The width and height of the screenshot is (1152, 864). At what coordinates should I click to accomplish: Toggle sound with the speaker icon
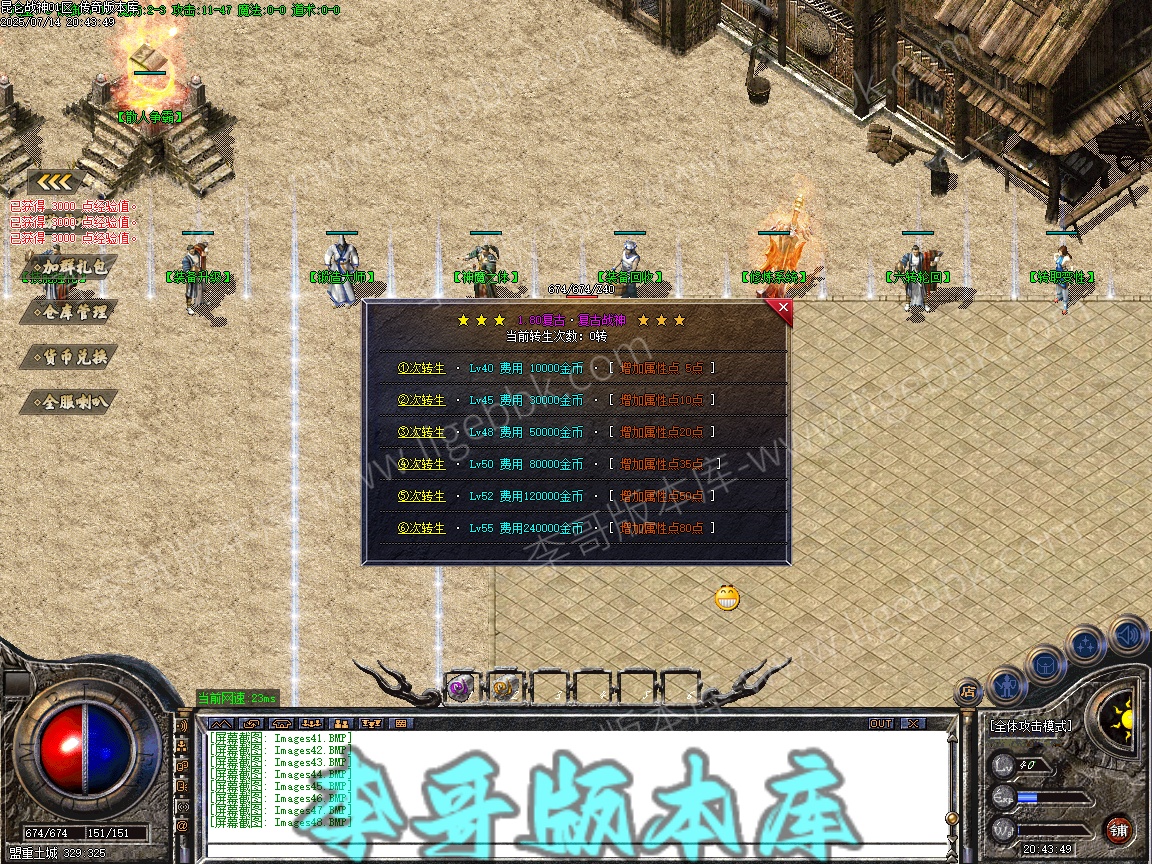tap(1128, 634)
